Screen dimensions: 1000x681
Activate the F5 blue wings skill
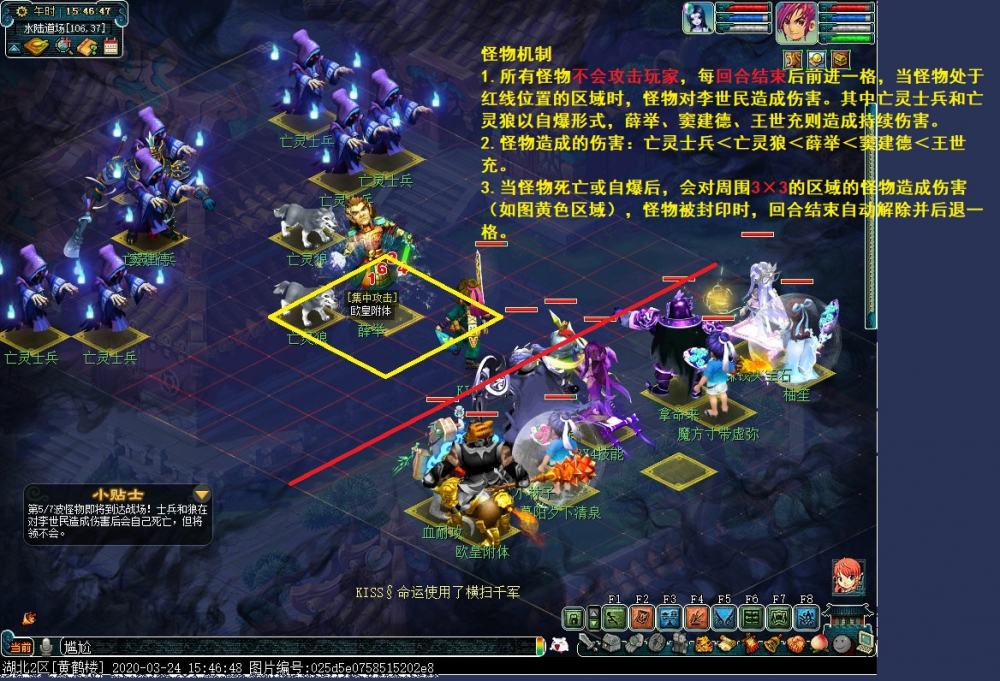724,617
